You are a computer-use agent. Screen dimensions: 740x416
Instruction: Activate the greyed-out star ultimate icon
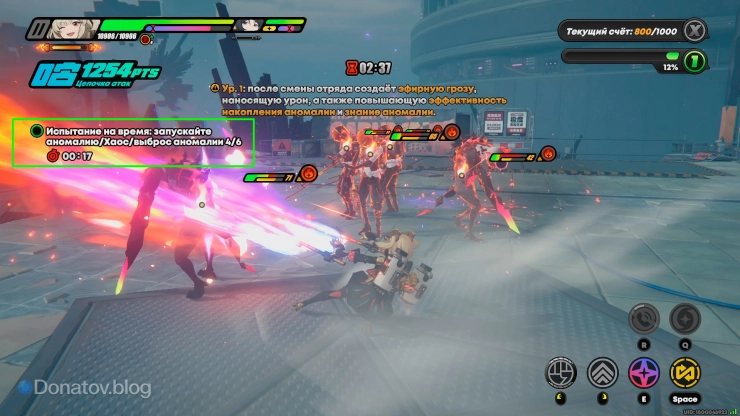pos(684,319)
